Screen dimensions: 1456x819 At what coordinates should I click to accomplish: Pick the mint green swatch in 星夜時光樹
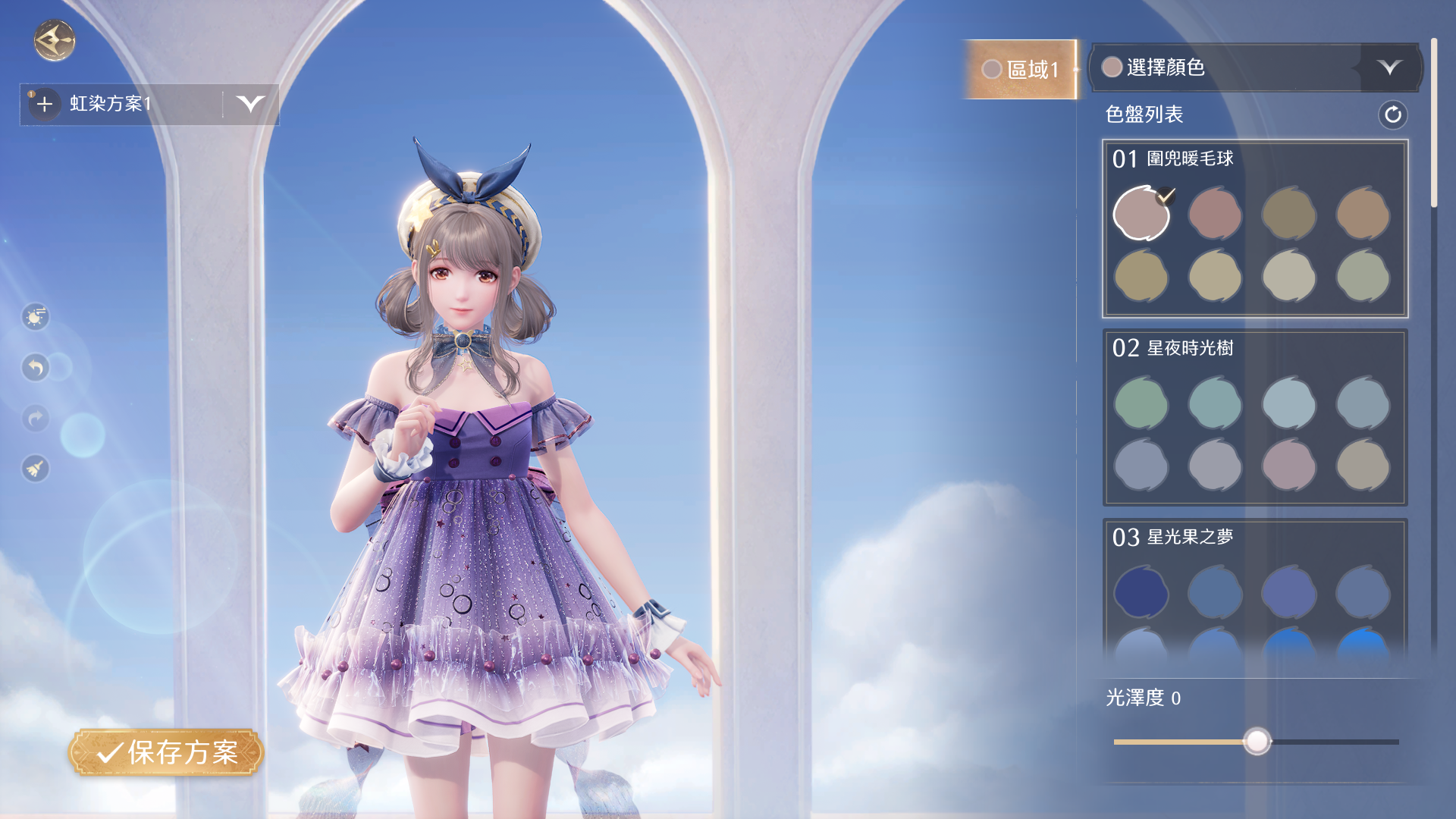pos(1141,403)
